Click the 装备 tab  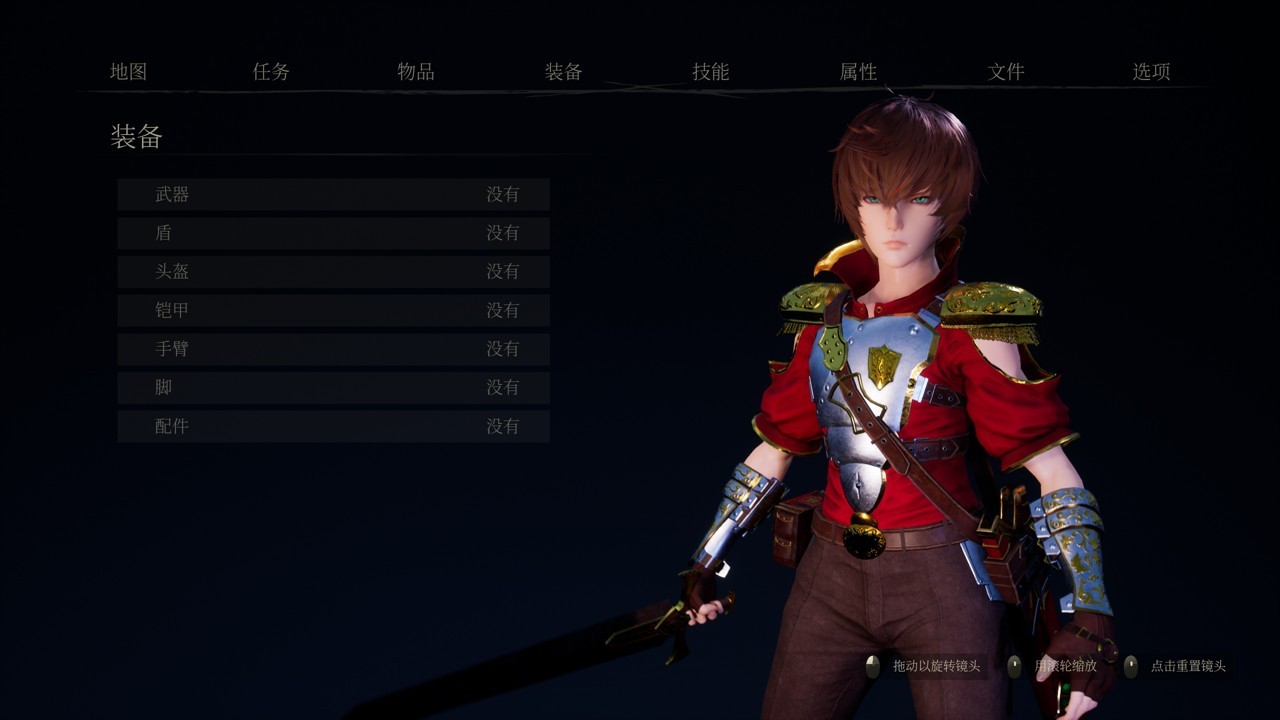click(563, 72)
